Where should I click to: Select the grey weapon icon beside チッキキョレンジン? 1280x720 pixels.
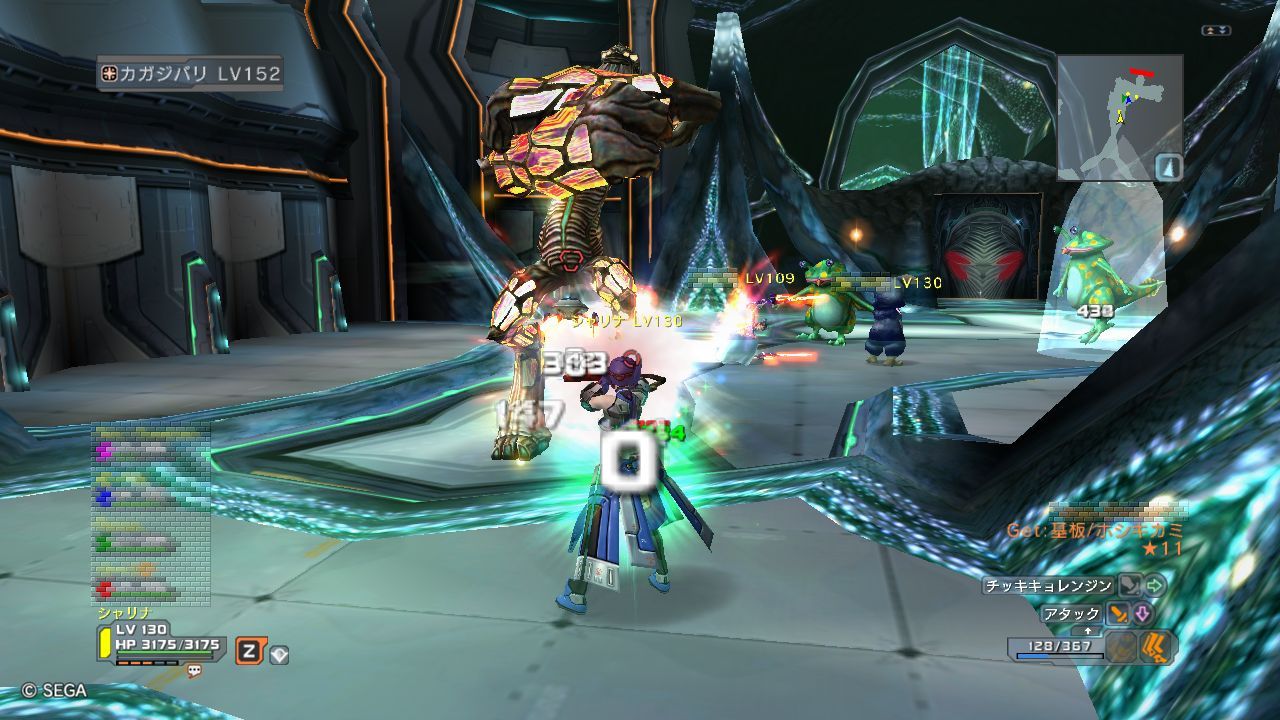click(1130, 585)
